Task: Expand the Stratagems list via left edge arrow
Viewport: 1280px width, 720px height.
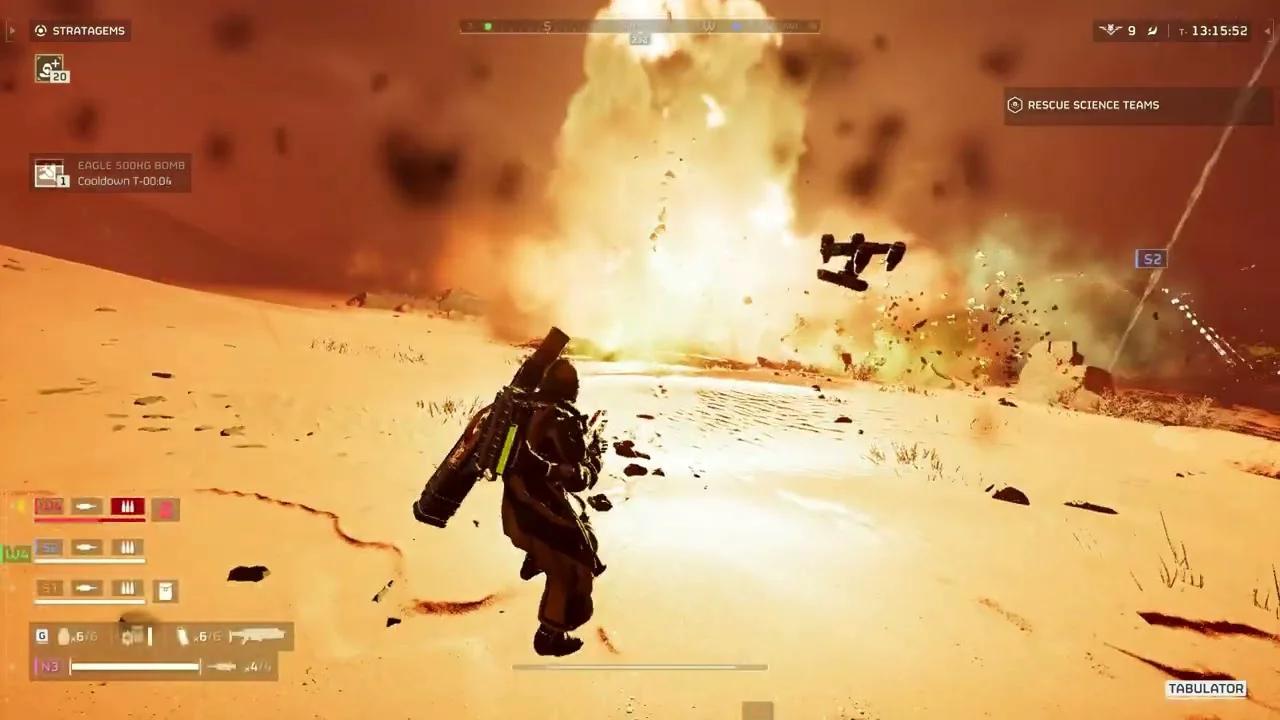Action: click(12, 30)
